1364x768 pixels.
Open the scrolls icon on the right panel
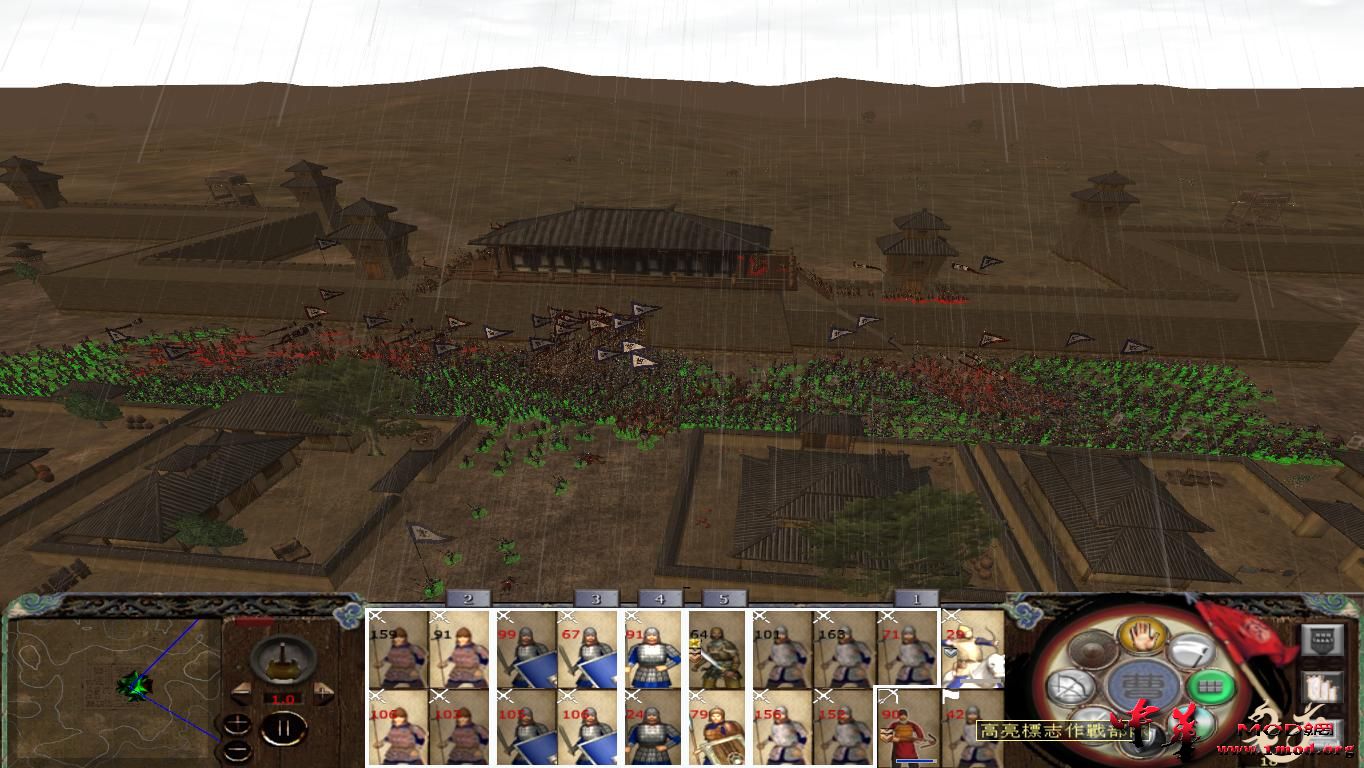(x=1323, y=687)
